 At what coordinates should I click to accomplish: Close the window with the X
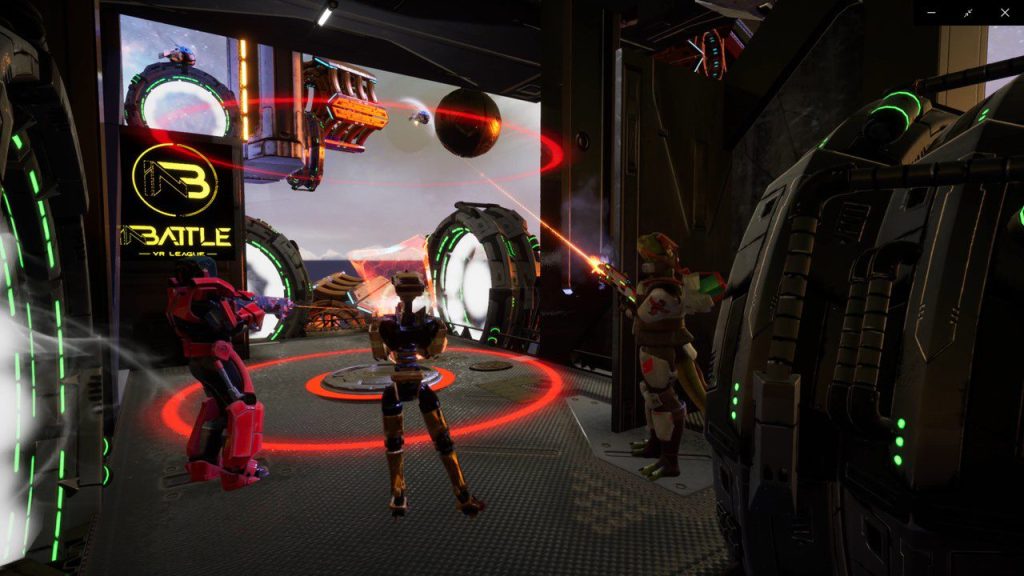1005,12
